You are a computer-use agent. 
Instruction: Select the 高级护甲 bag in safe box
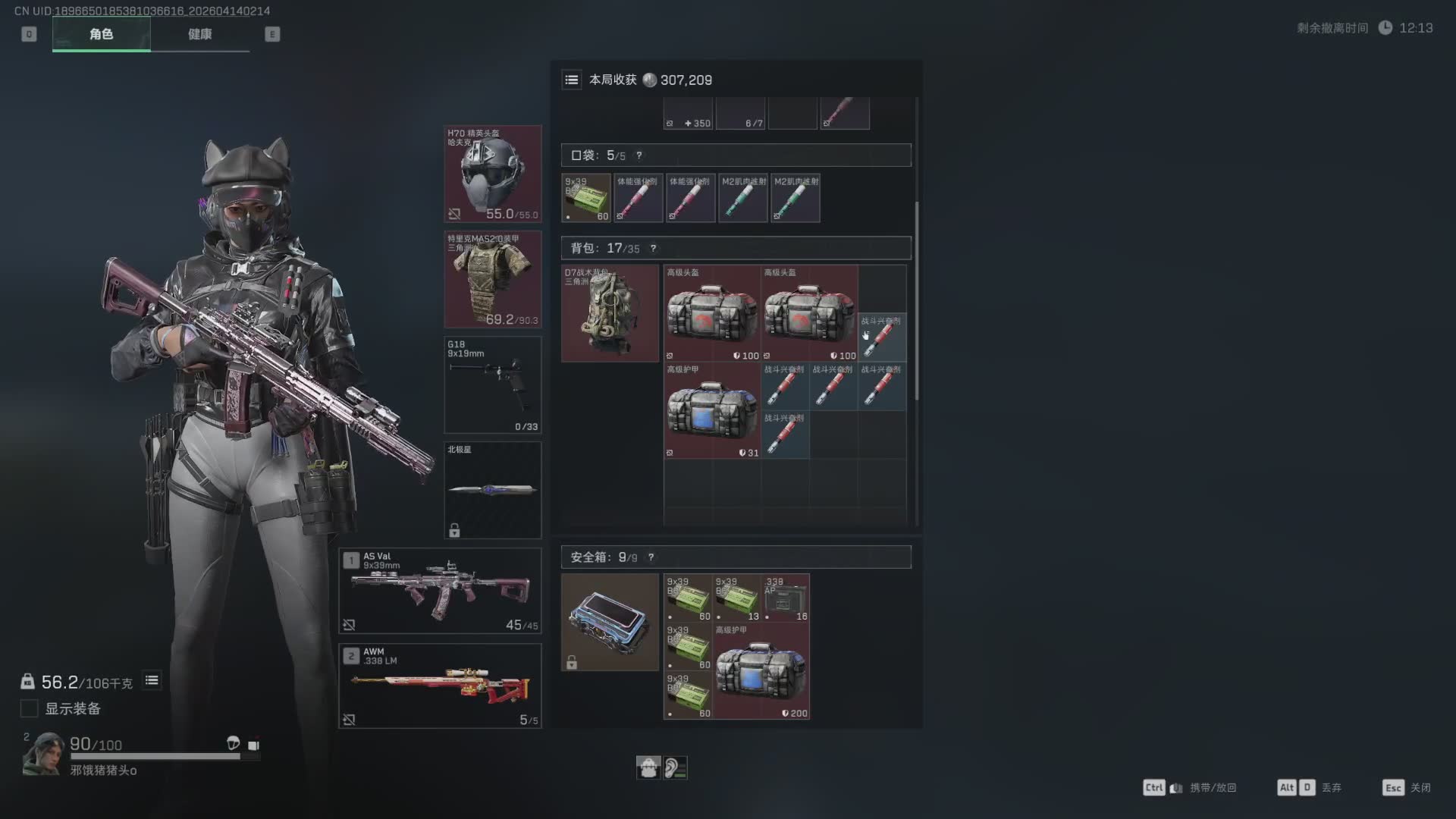(761, 671)
